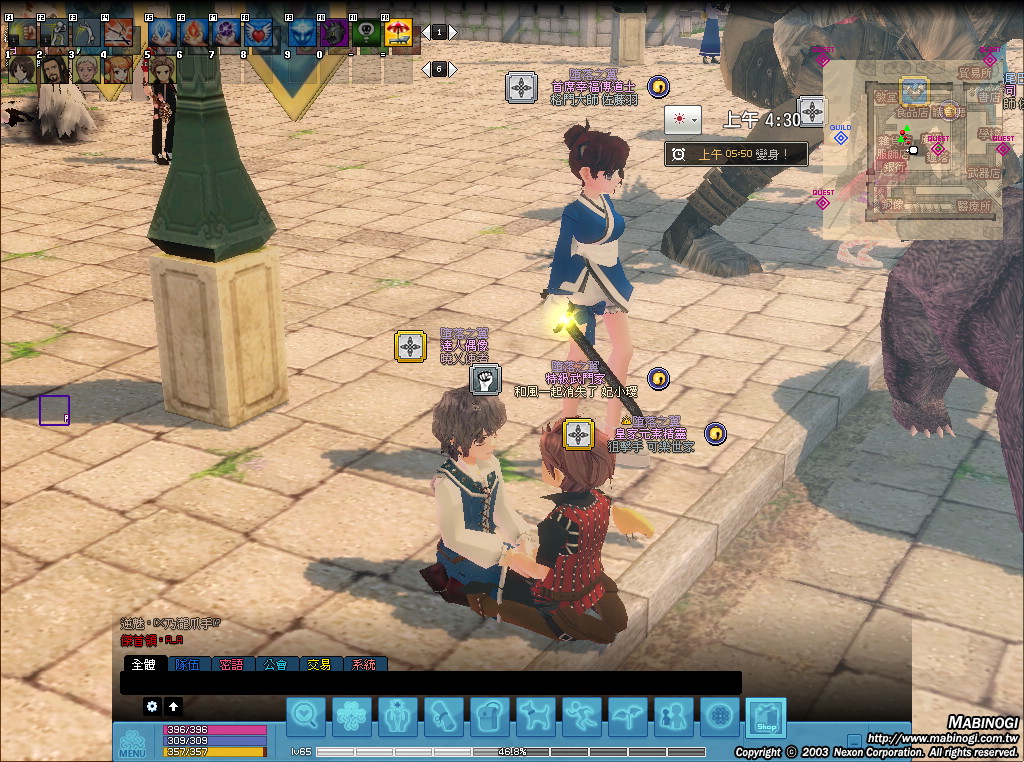
Task: Switch to the 密語 whisper tab
Action: coord(231,664)
